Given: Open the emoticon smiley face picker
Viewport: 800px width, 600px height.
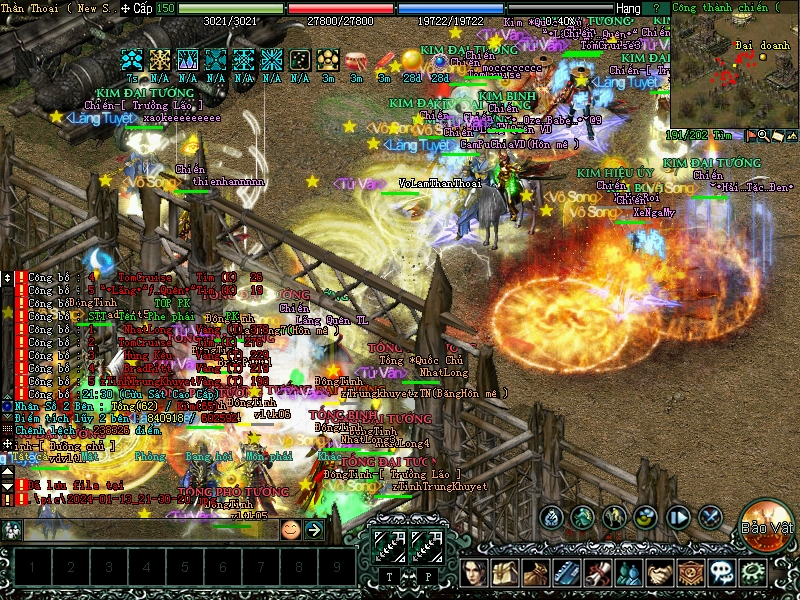Looking at the screenshot, I should [290, 529].
